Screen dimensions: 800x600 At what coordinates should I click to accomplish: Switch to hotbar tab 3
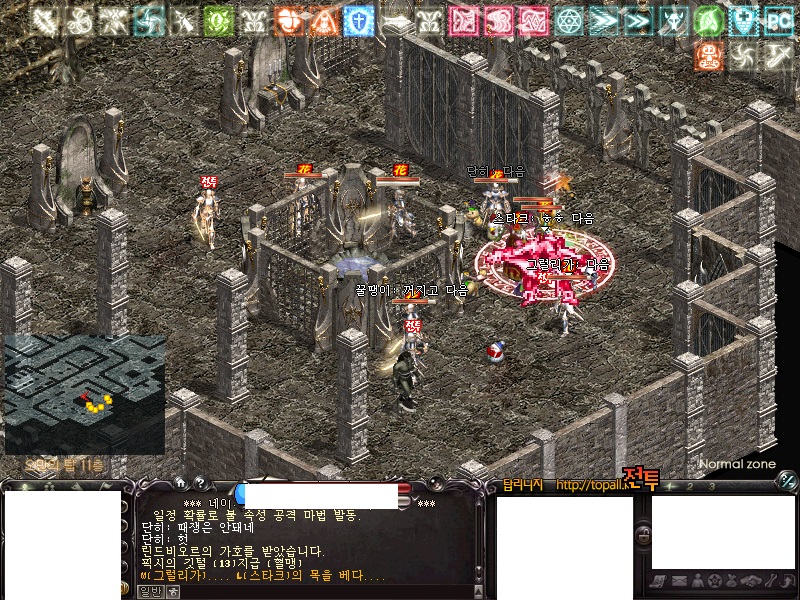(x=711, y=487)
